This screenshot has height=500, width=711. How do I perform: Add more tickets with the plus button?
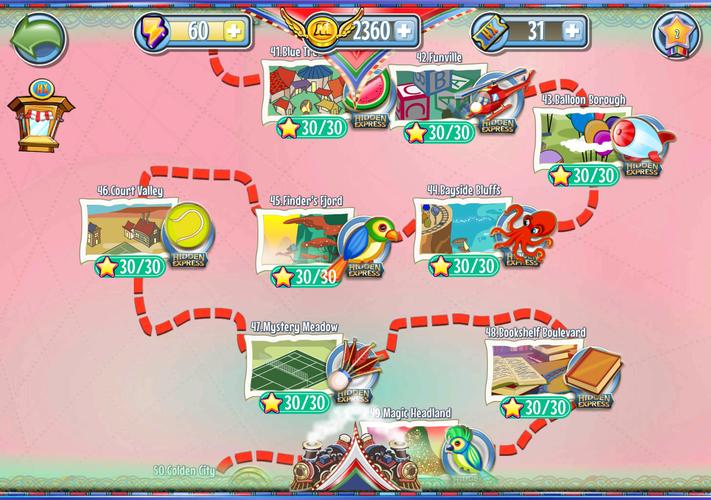pyautogui.click(x=573, y=31)
